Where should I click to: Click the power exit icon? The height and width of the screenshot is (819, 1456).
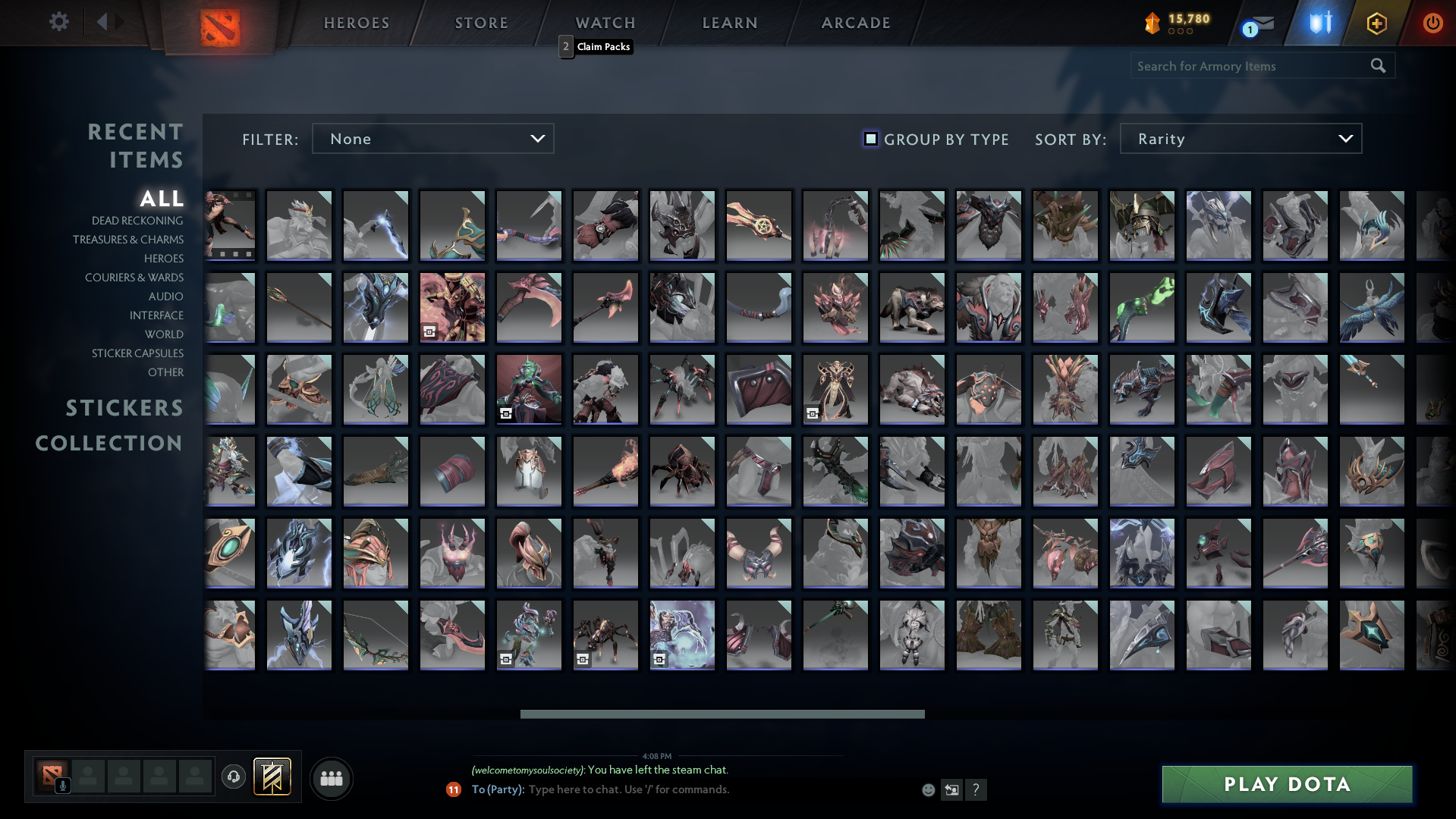click(1432, 23)
